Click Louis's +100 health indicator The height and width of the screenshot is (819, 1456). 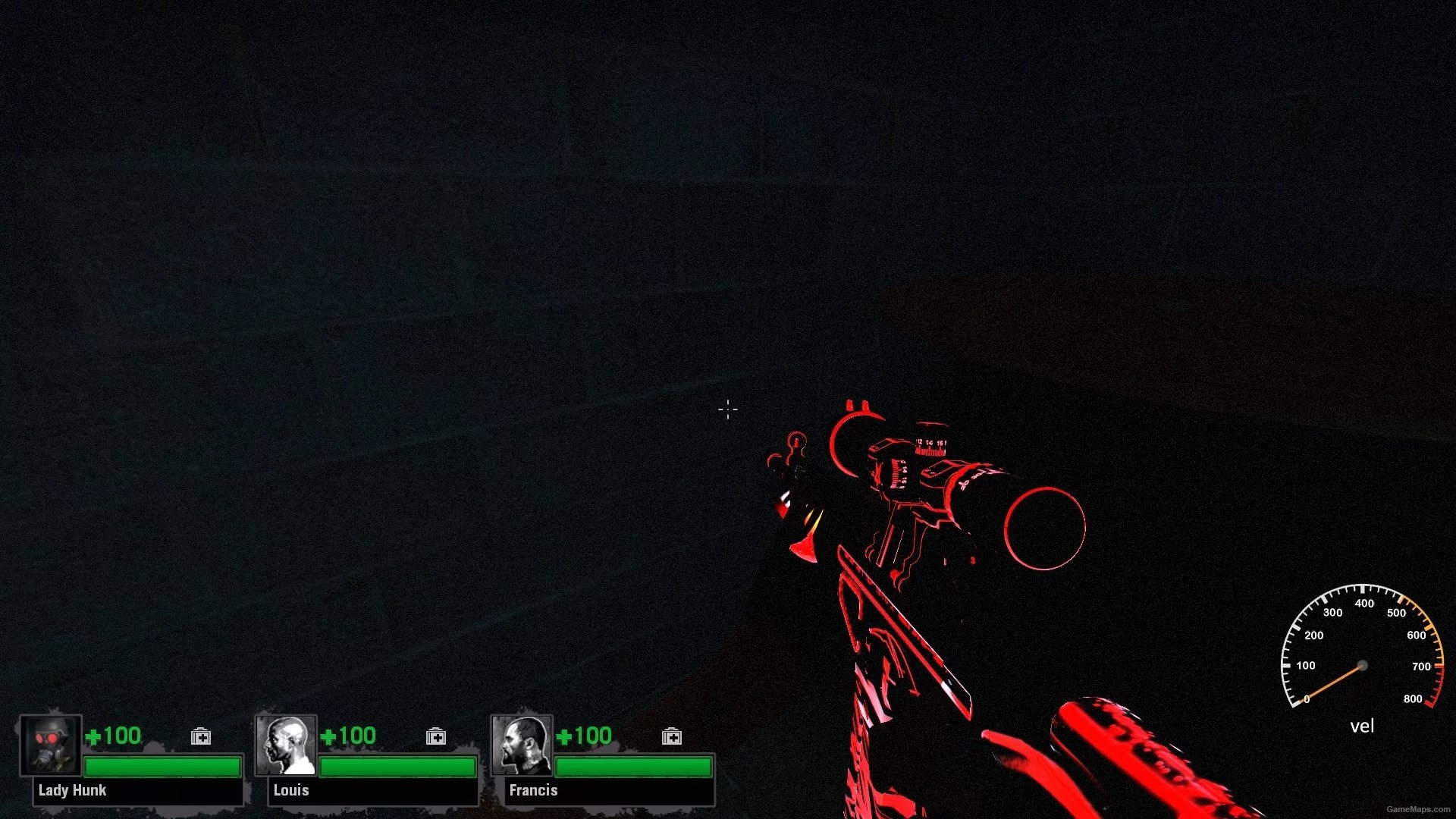350,735
